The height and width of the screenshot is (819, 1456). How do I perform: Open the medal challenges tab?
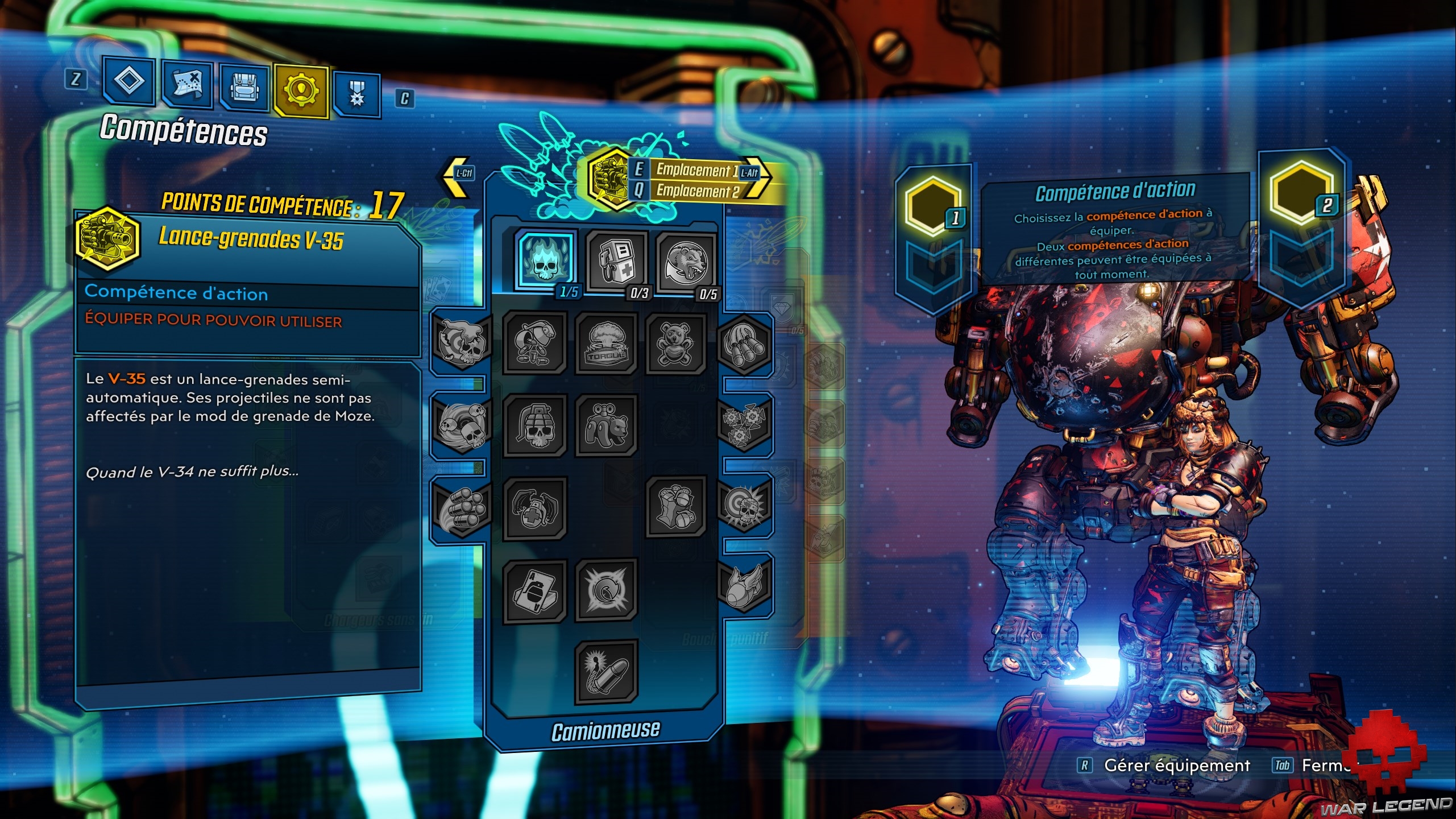tap(356, 93)
